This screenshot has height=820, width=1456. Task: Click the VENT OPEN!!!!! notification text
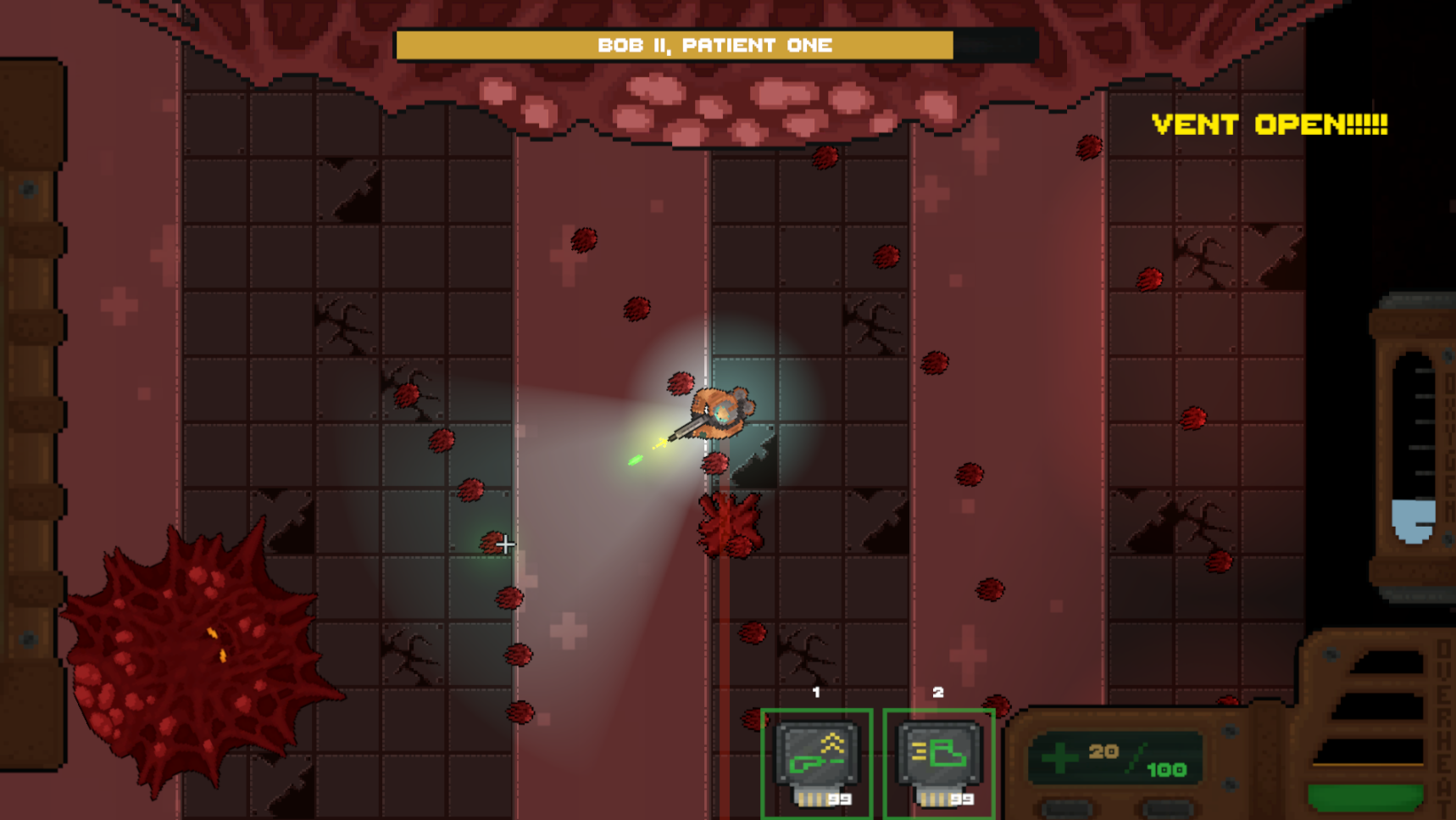point(1270,126)
